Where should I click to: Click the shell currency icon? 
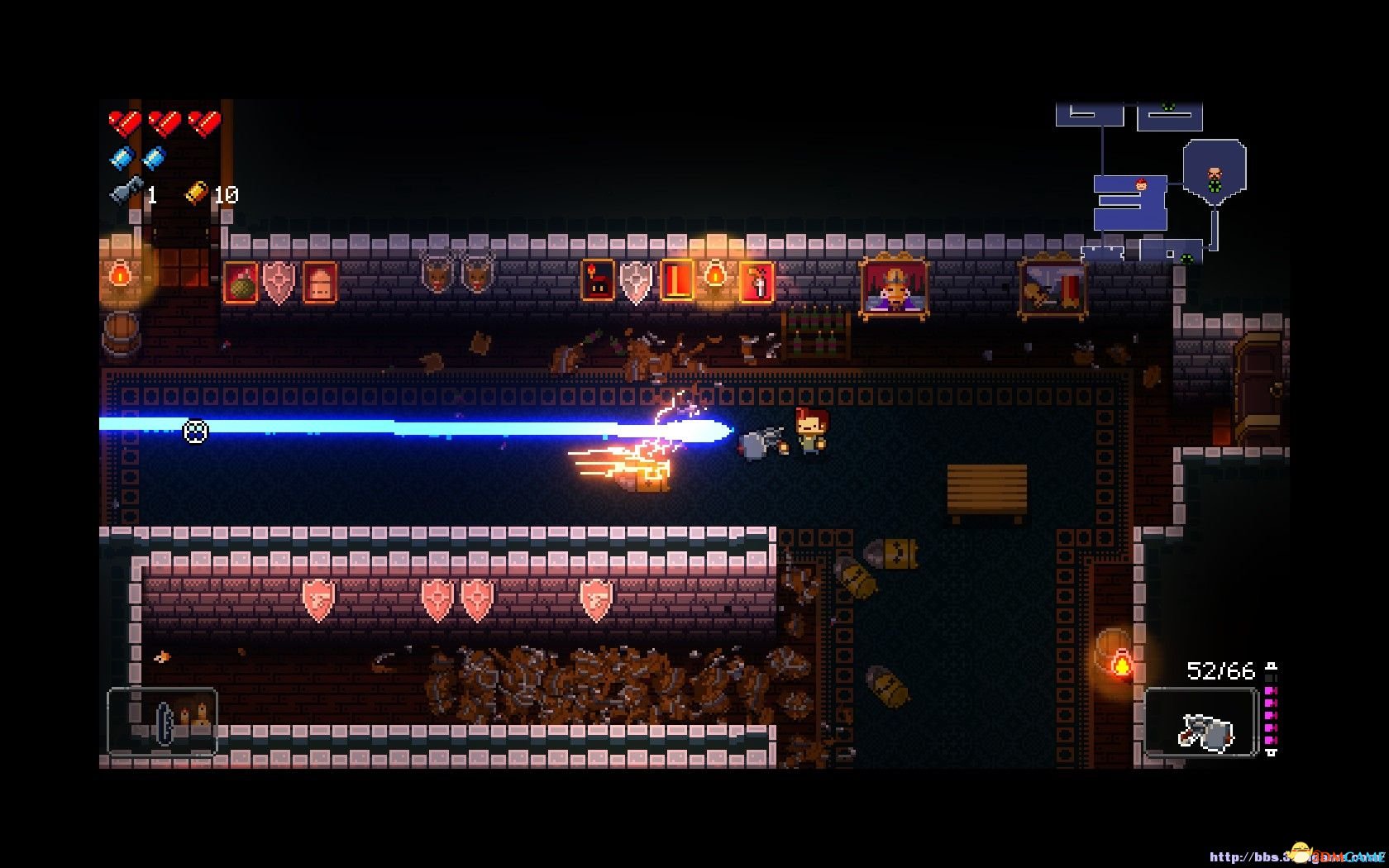pyautogui.click(x=196, y=193)
